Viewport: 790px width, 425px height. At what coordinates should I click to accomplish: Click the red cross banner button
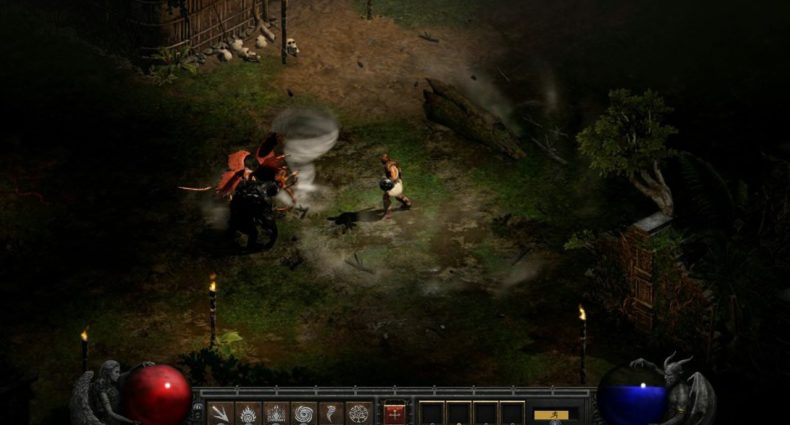(395, 413)
